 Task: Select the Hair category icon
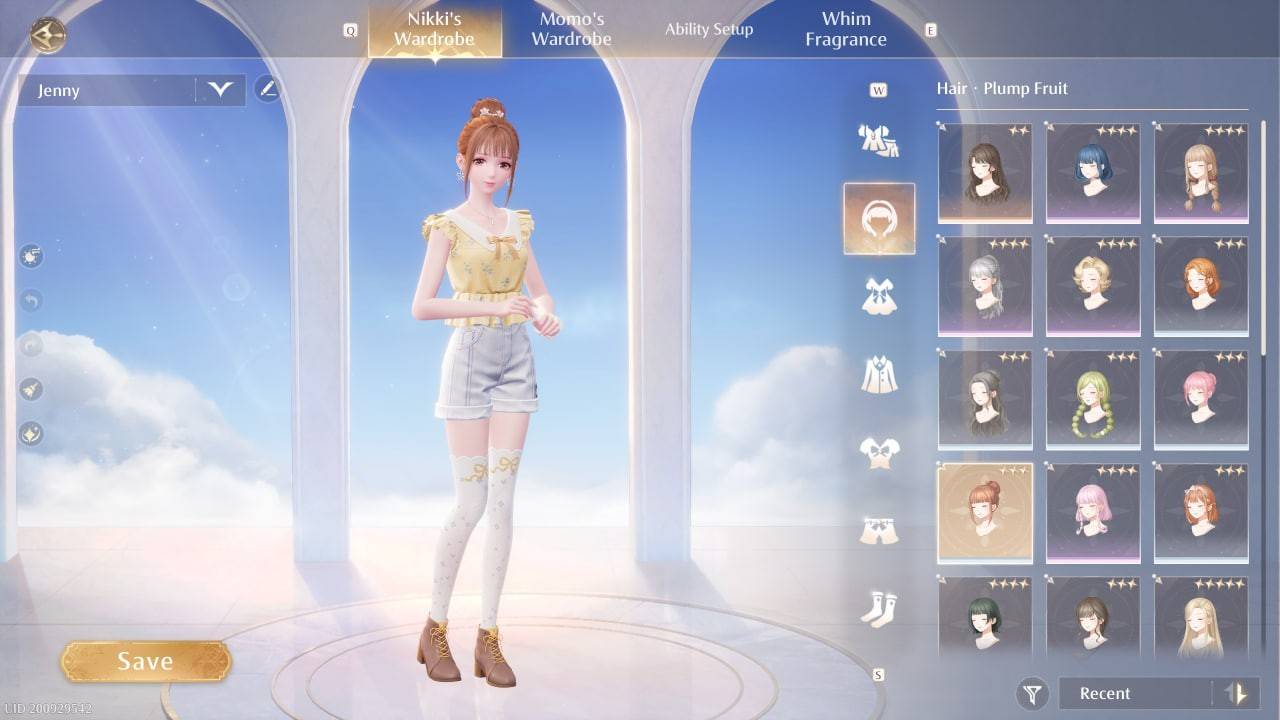pyautogui.click(x=878, y=218)
